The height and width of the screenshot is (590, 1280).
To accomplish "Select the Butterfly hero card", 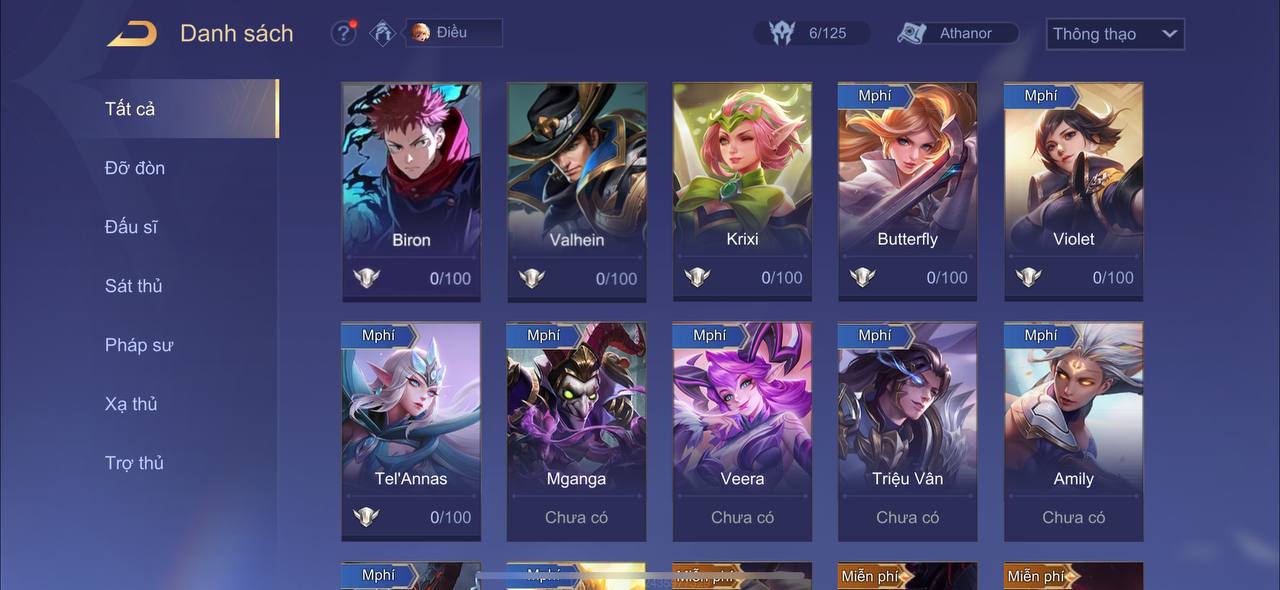I will pyautogui.click(x=908, y=190).
